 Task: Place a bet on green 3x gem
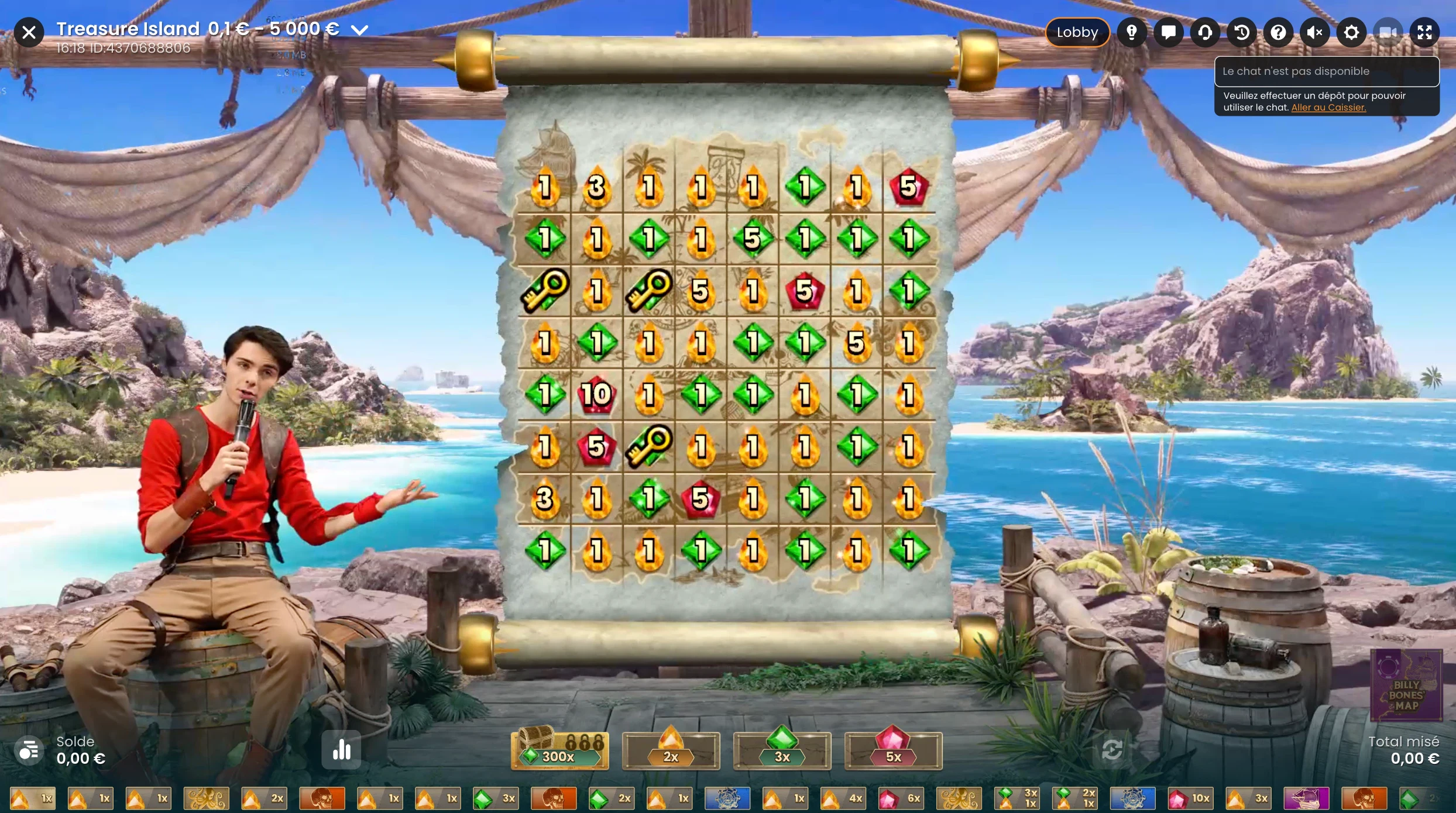coord(782,750)
